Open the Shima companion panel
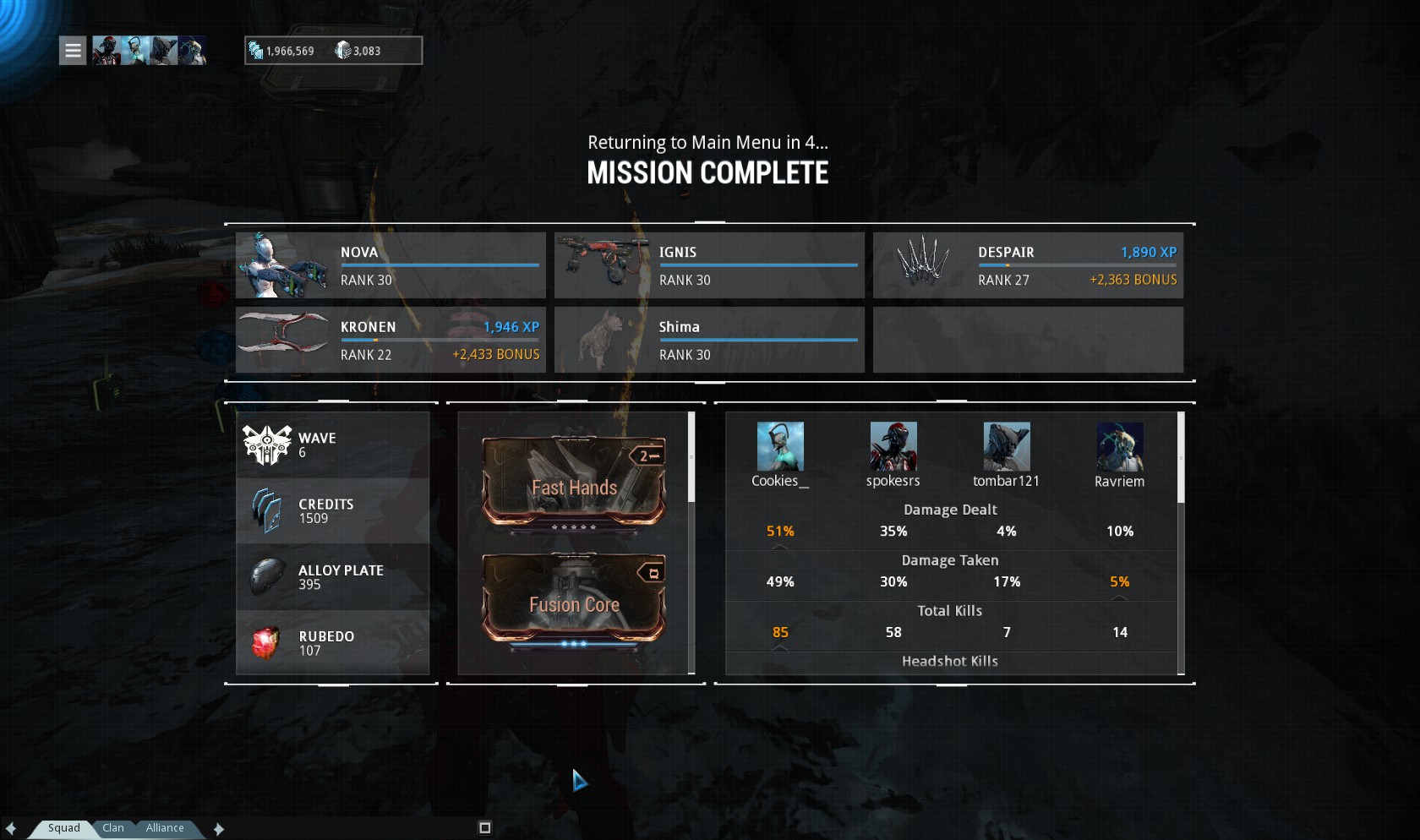The width and height of the screenshot is (1420, 840). coord(709,340)
